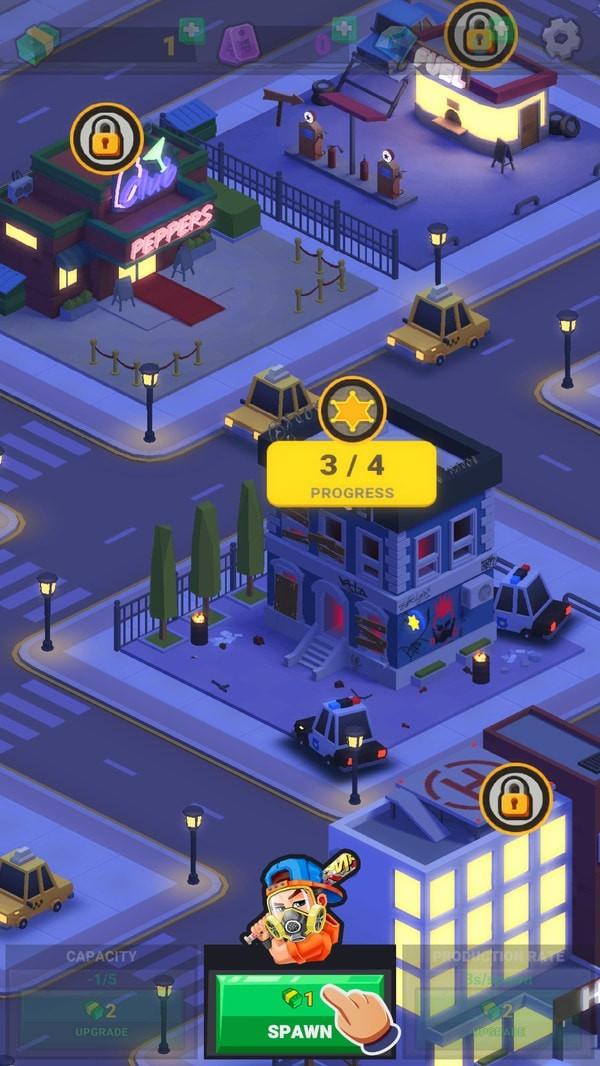This screenshot has width=600, height=1066.
Task: Open the settings gear
Action: [561, 38]
